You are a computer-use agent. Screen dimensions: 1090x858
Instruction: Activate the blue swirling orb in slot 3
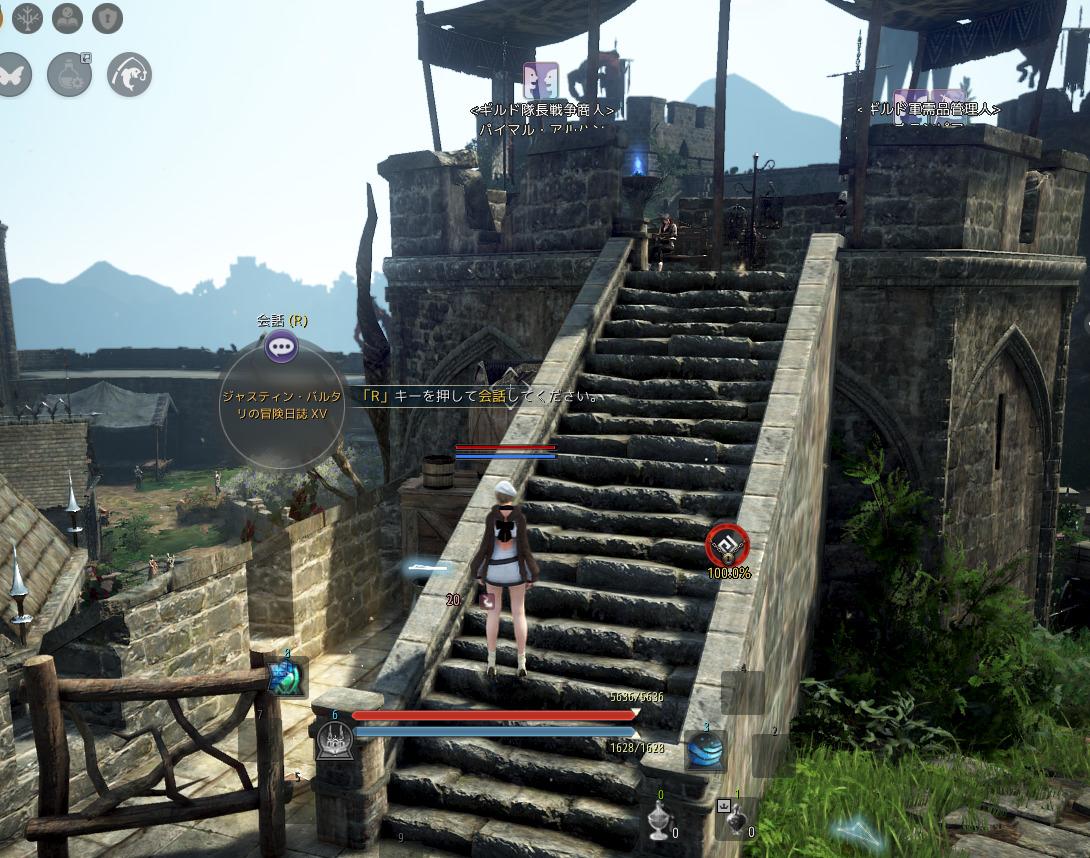click(706, 751)
